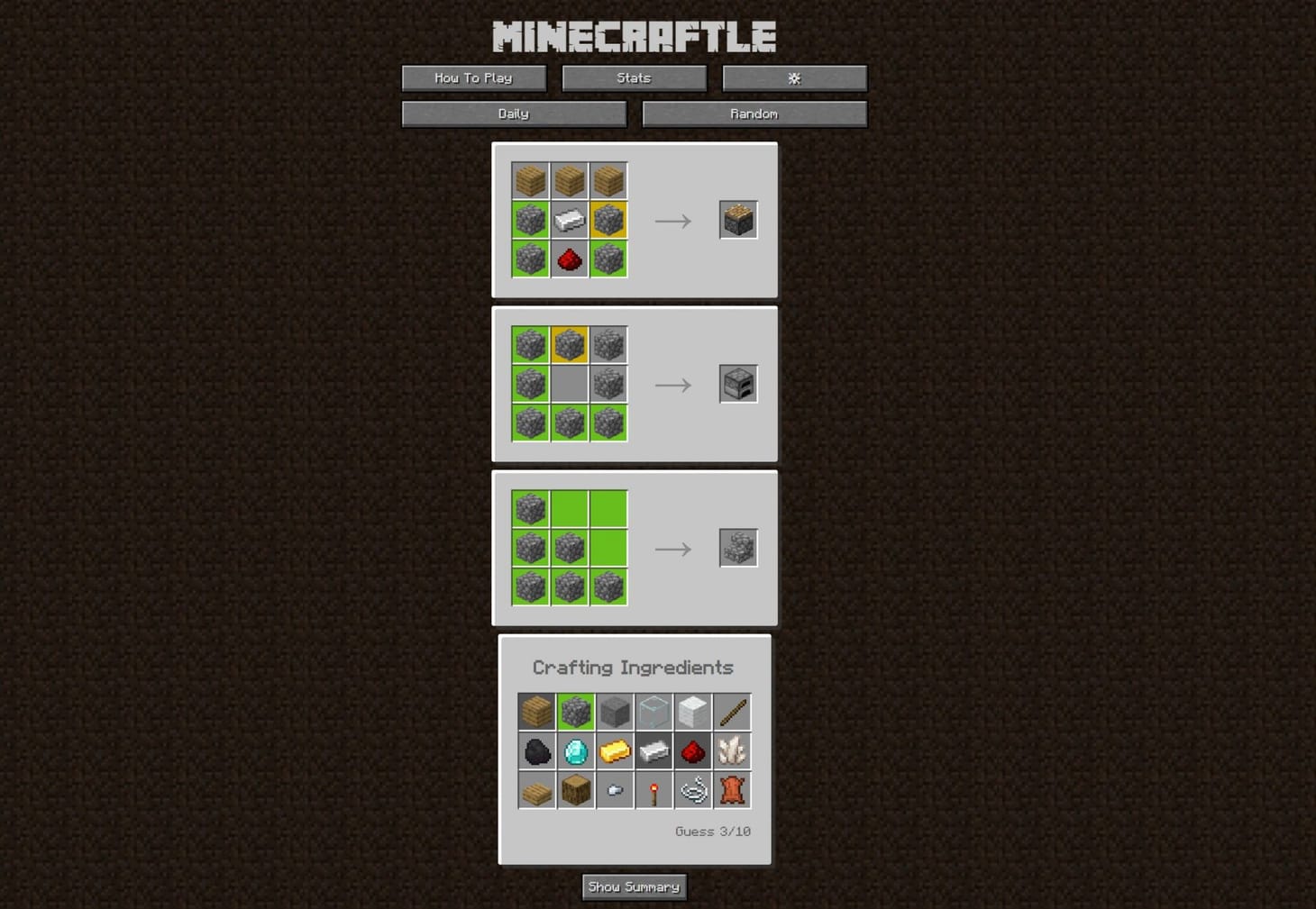Pick the diamond ingredient
Viewport: 1316px width, 909px height.
pyautogui.click(x=575, y=750)
